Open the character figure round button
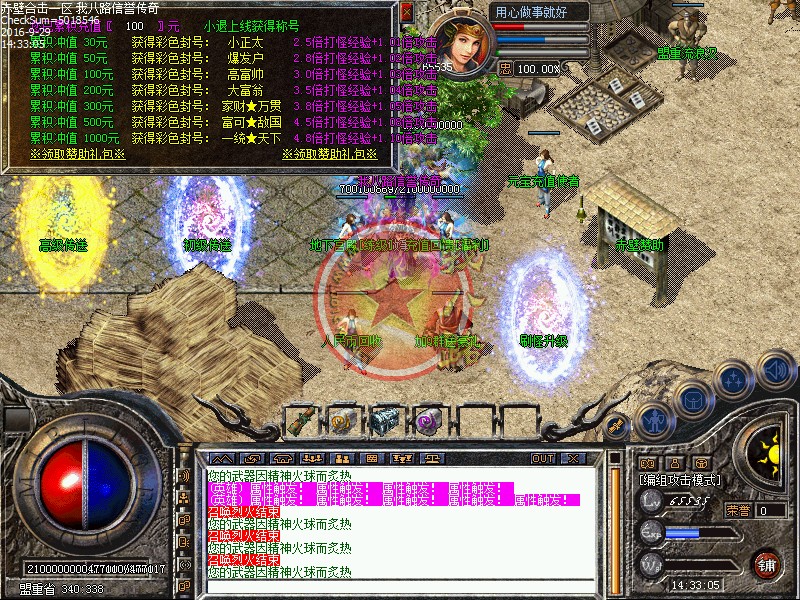This screenshot has height=600, width=800. pos(654,421)
